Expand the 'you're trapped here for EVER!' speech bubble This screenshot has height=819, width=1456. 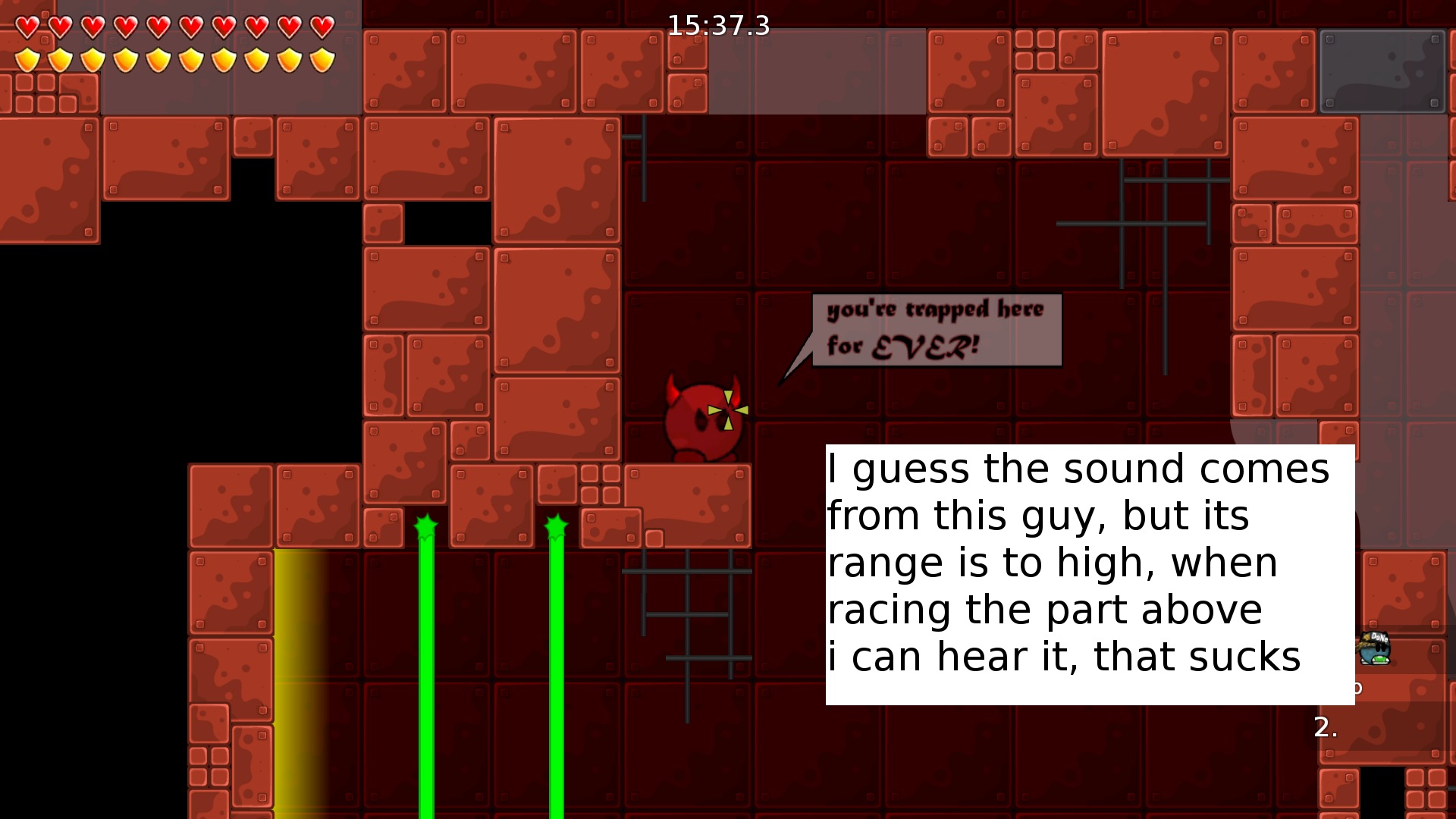click(x=935, y=328)
